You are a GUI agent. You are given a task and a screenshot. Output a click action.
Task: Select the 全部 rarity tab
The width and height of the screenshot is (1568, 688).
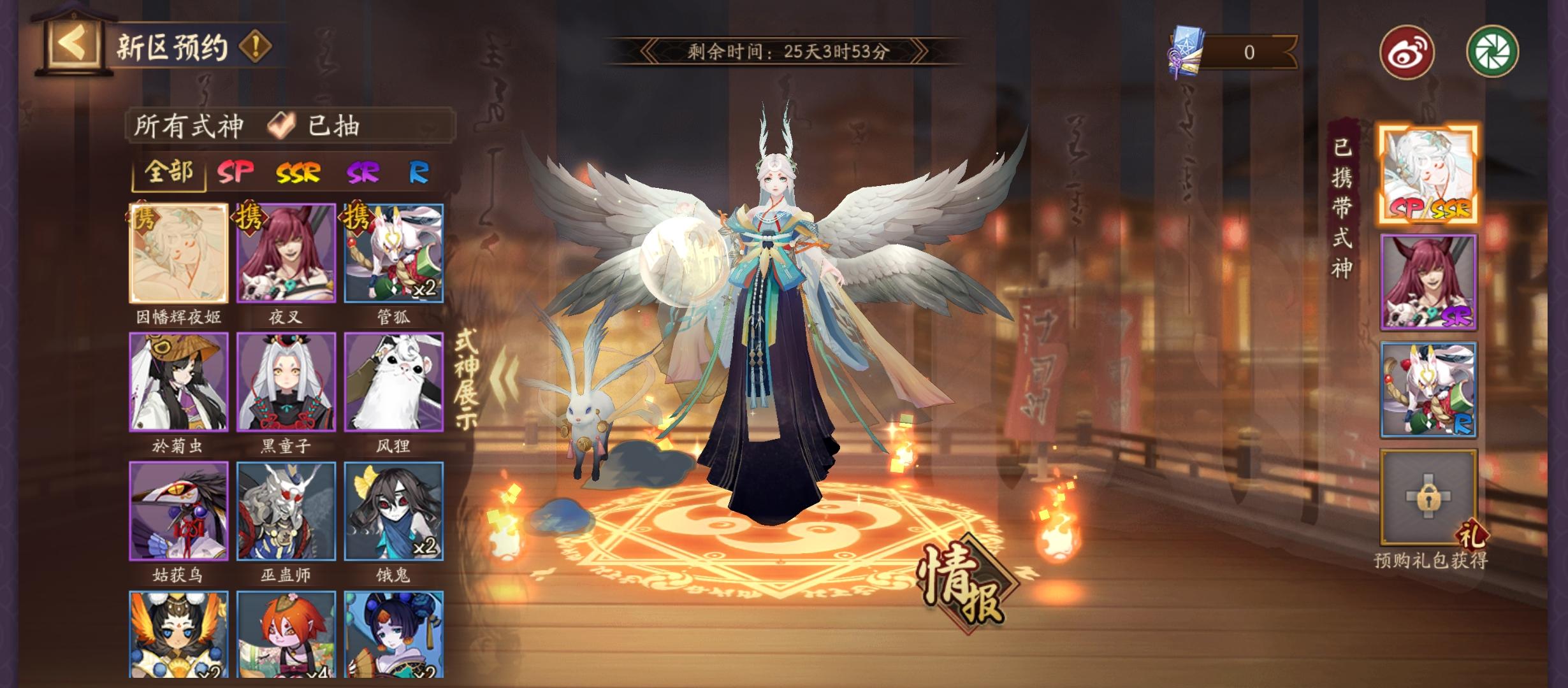(x=169, y=174)
